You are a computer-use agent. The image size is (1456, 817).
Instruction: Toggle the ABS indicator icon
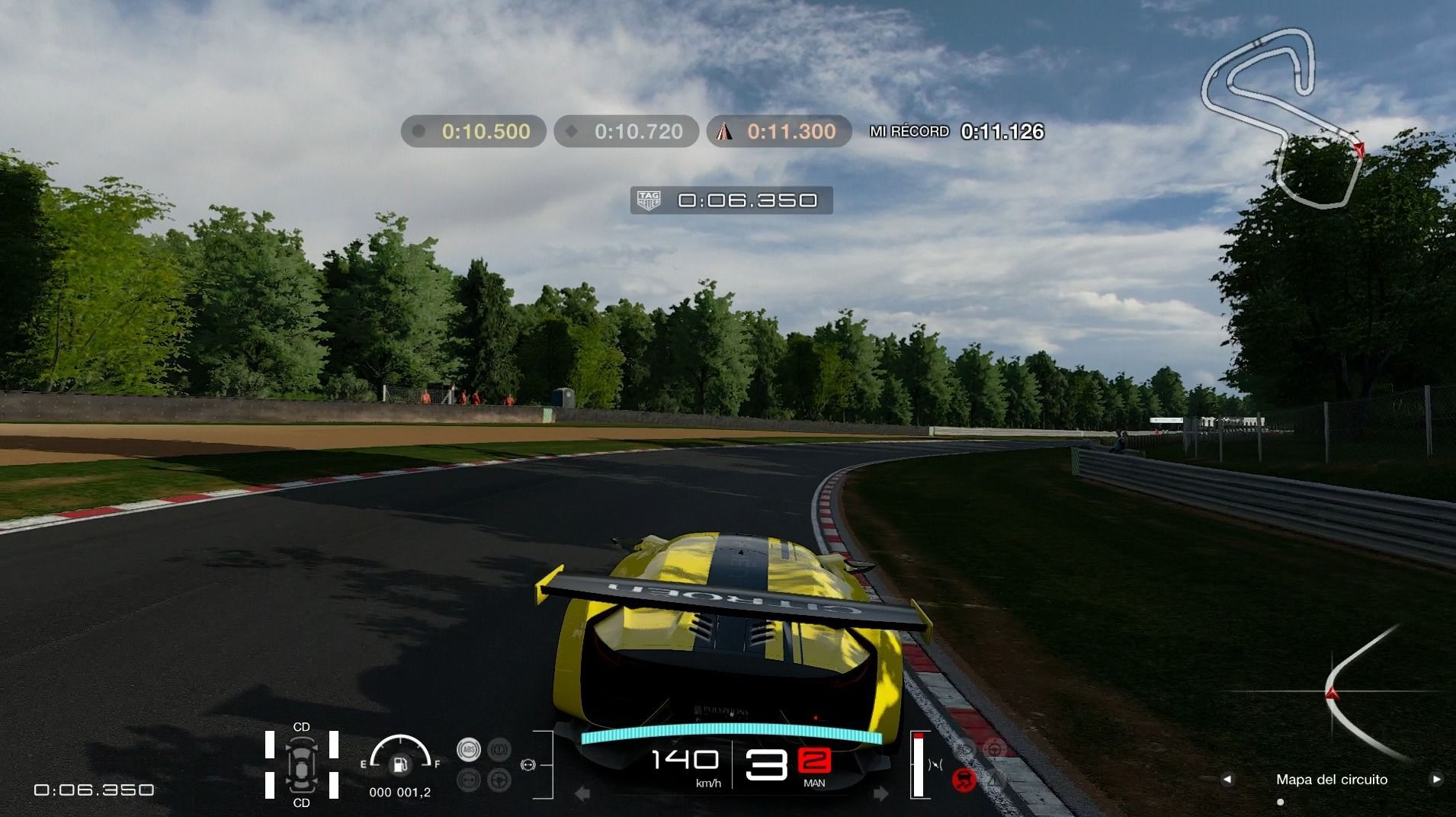pos(468,749)
